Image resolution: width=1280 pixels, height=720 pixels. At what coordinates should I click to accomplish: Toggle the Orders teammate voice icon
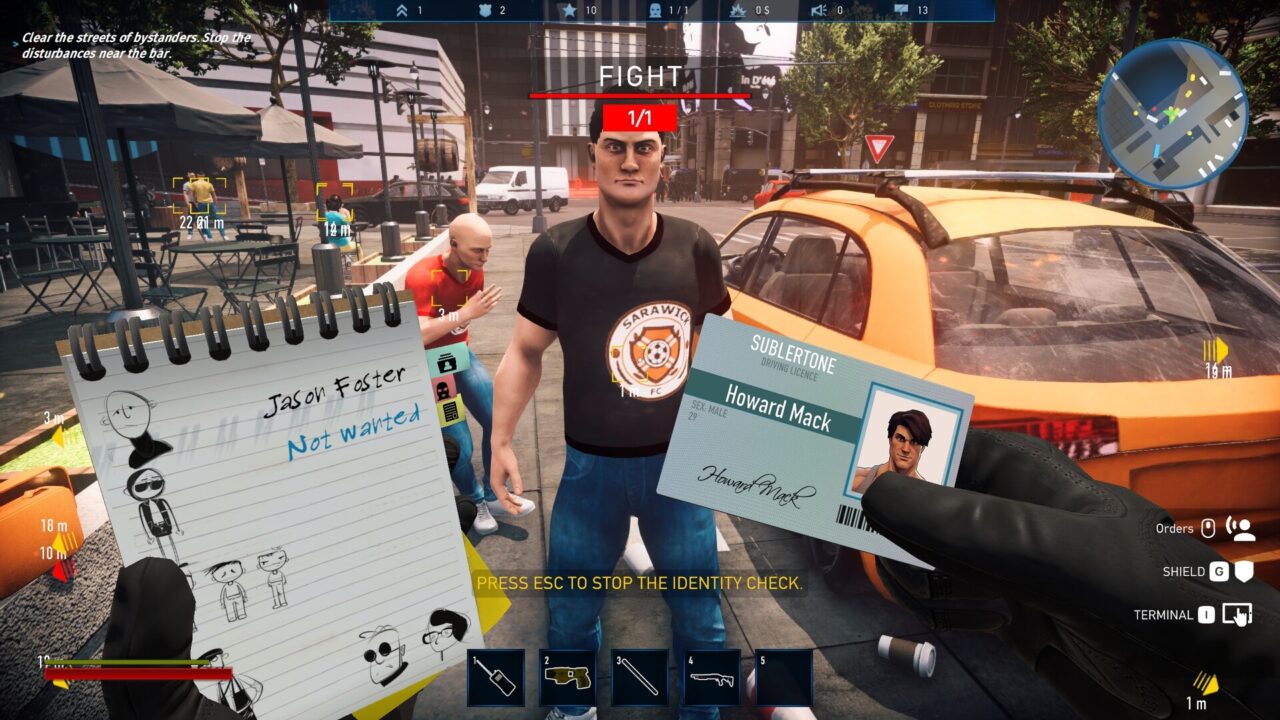coord(1242,530)
